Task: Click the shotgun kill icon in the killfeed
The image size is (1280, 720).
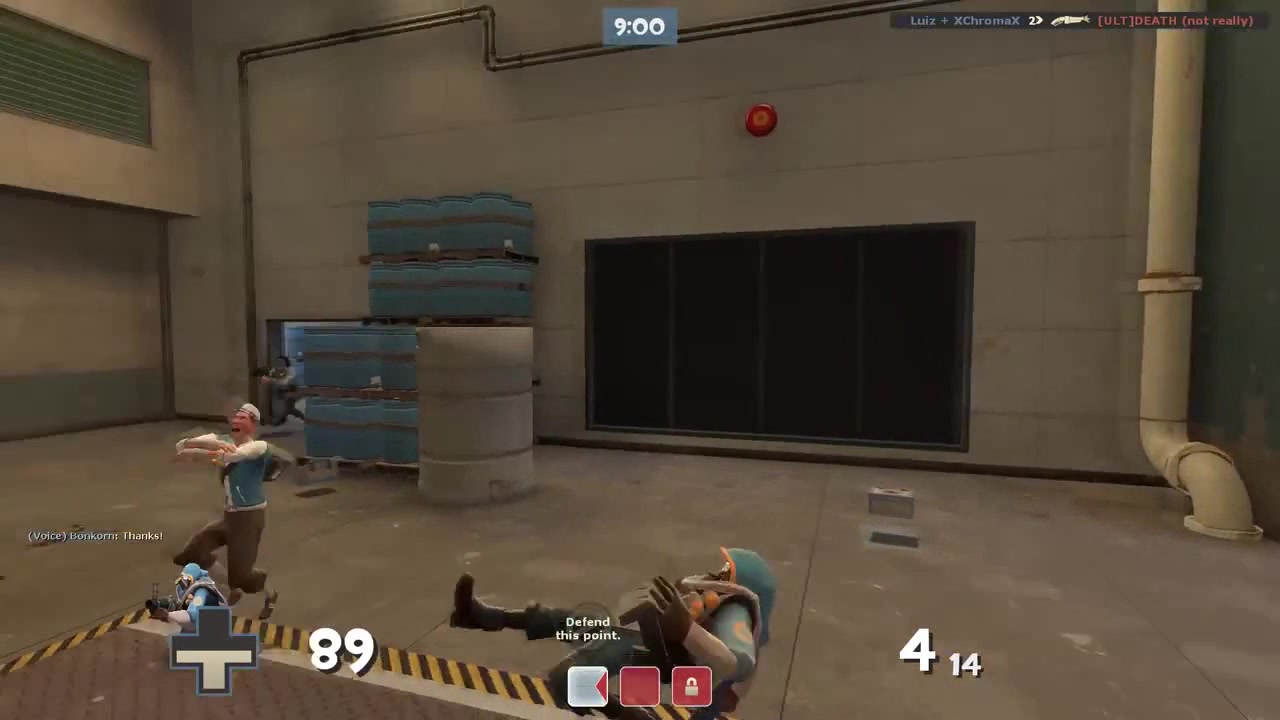Action: point(1069,20)
